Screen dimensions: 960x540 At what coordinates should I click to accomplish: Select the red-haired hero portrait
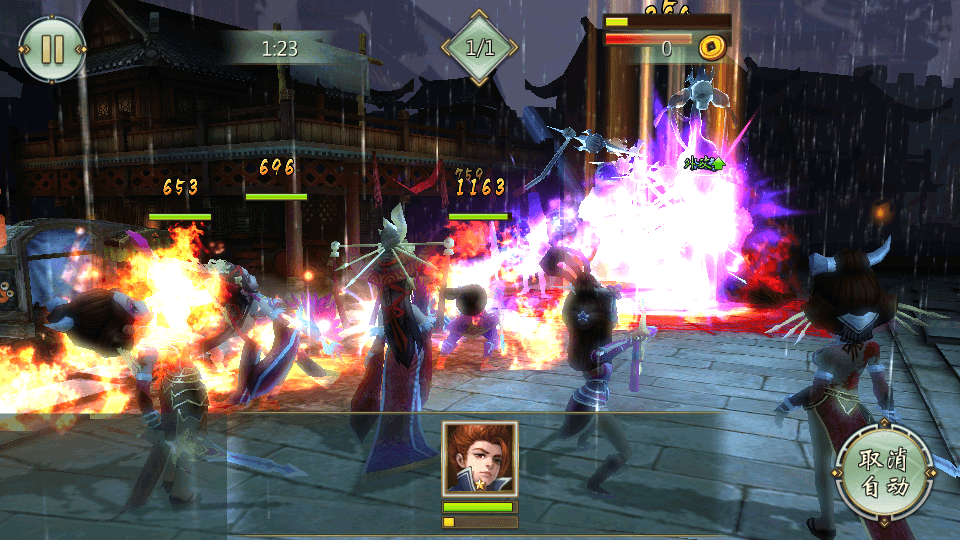click(480, 458)
